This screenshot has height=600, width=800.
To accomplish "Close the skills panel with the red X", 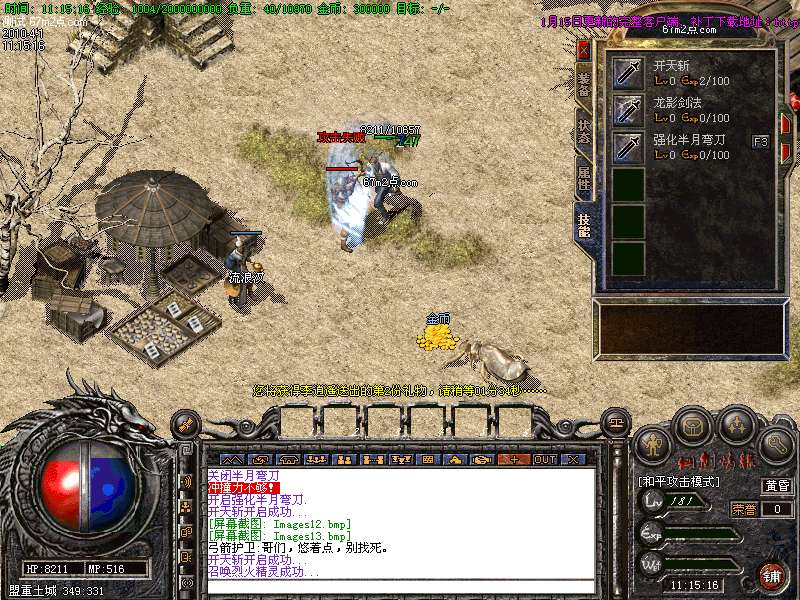I will [x=584, y=51].
